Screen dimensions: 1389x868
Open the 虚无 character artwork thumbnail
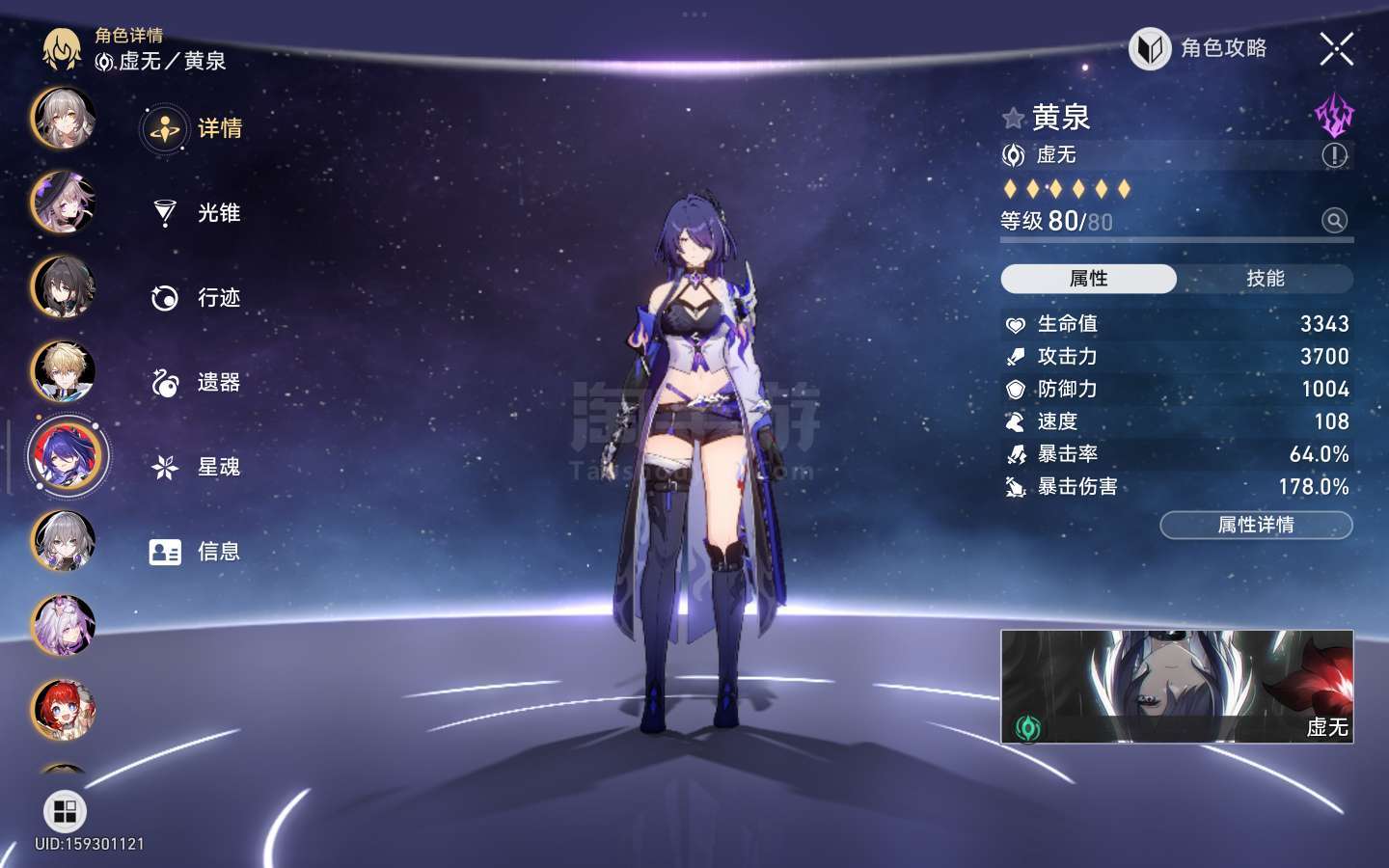[x=1176, y=686]
